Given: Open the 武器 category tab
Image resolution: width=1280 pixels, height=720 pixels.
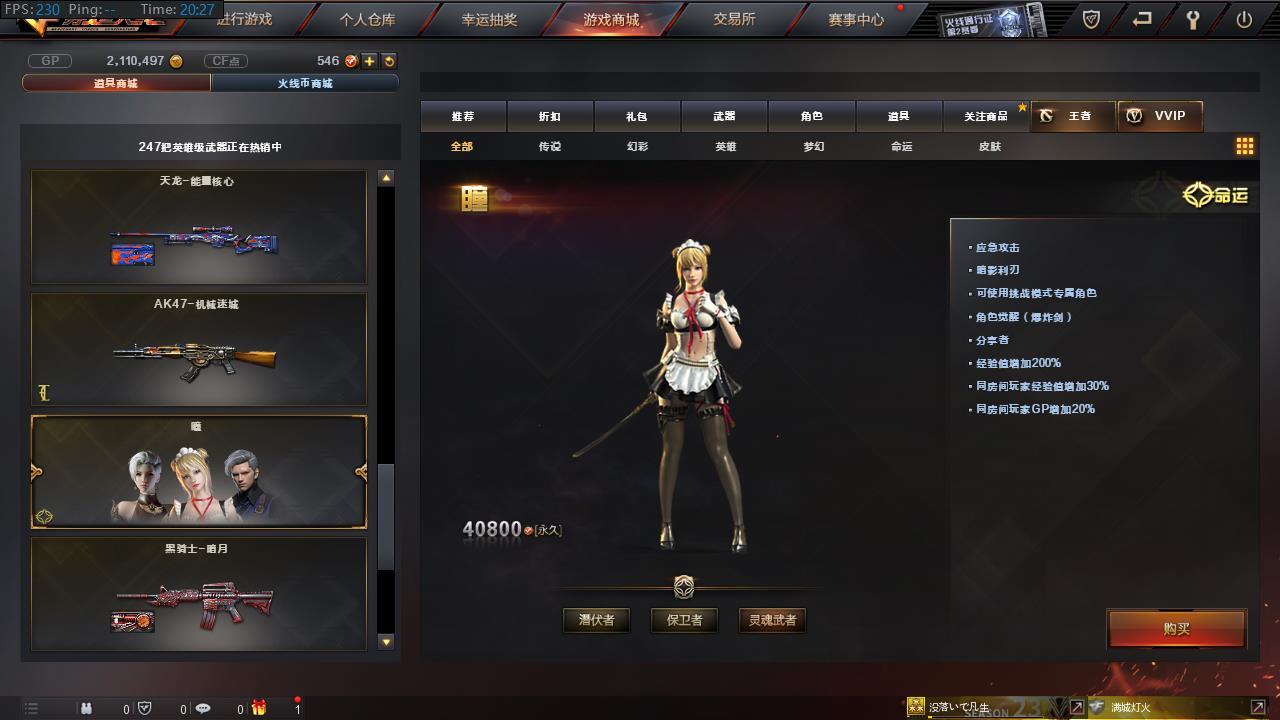Looking at the screenshot, I should click(725, 115).
